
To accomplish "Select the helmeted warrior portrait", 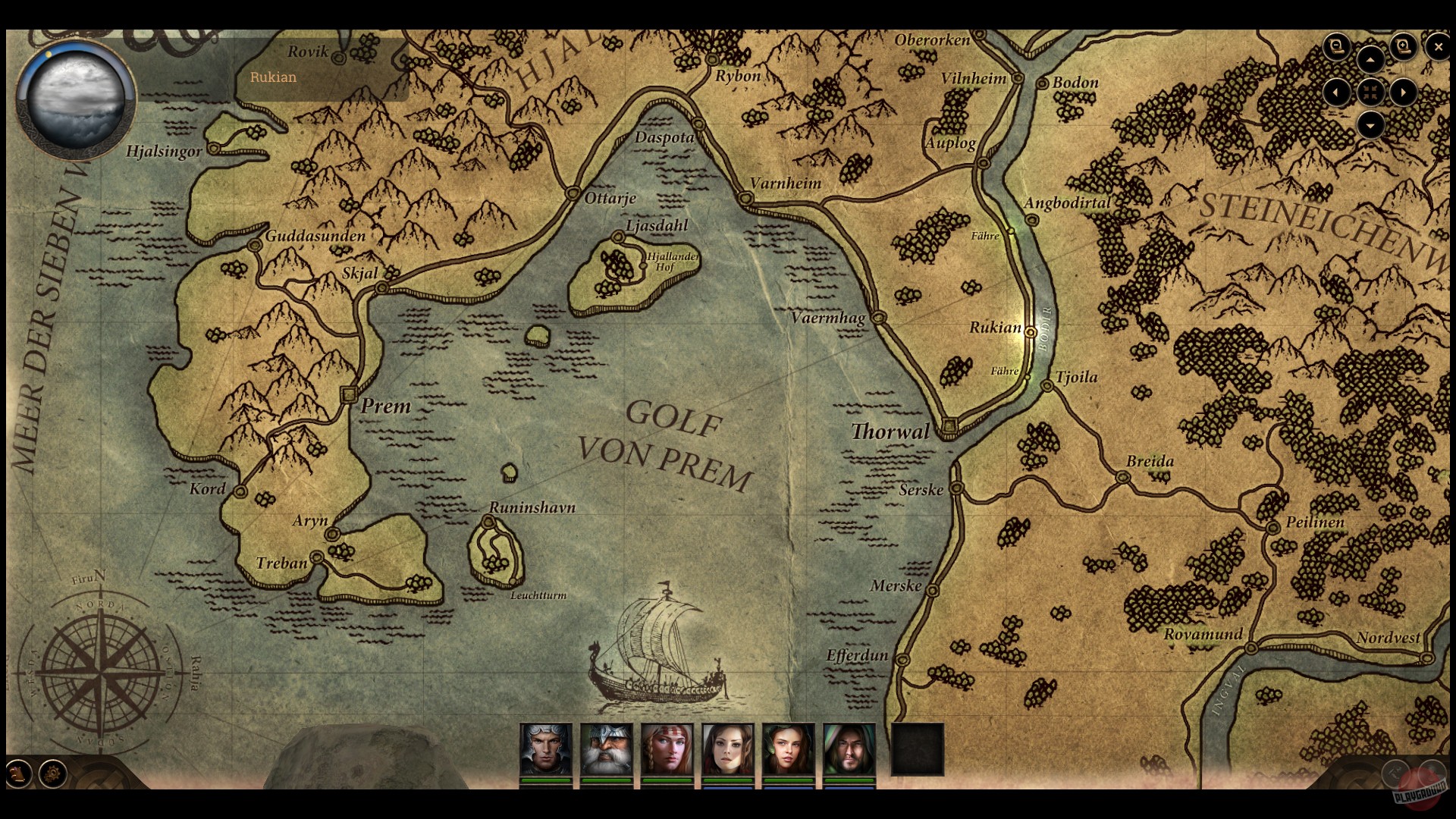I will pyautogui.click(x=546, y=749).
